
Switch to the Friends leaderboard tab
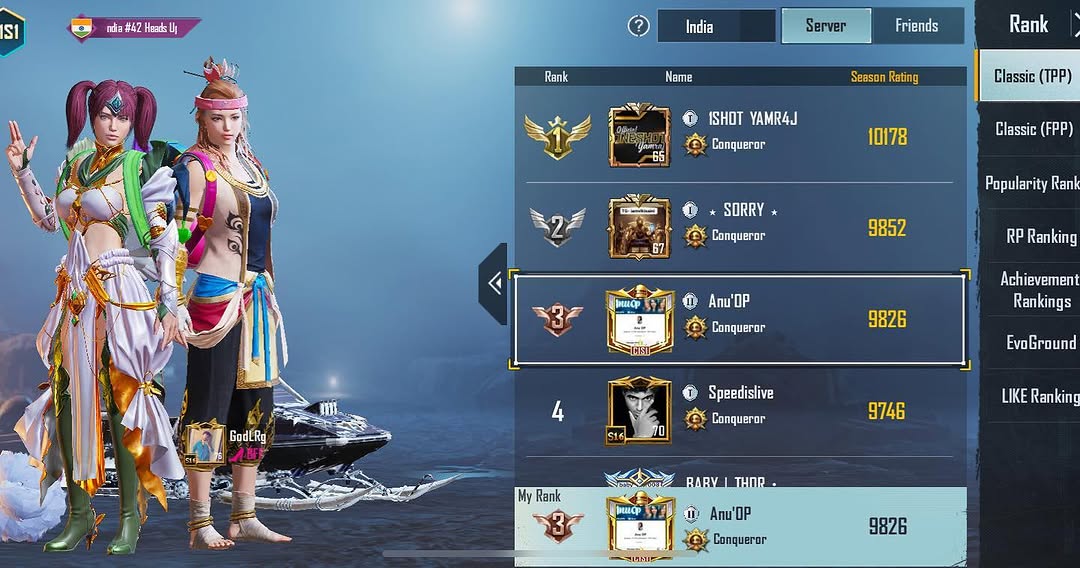[x=916, y=26]
